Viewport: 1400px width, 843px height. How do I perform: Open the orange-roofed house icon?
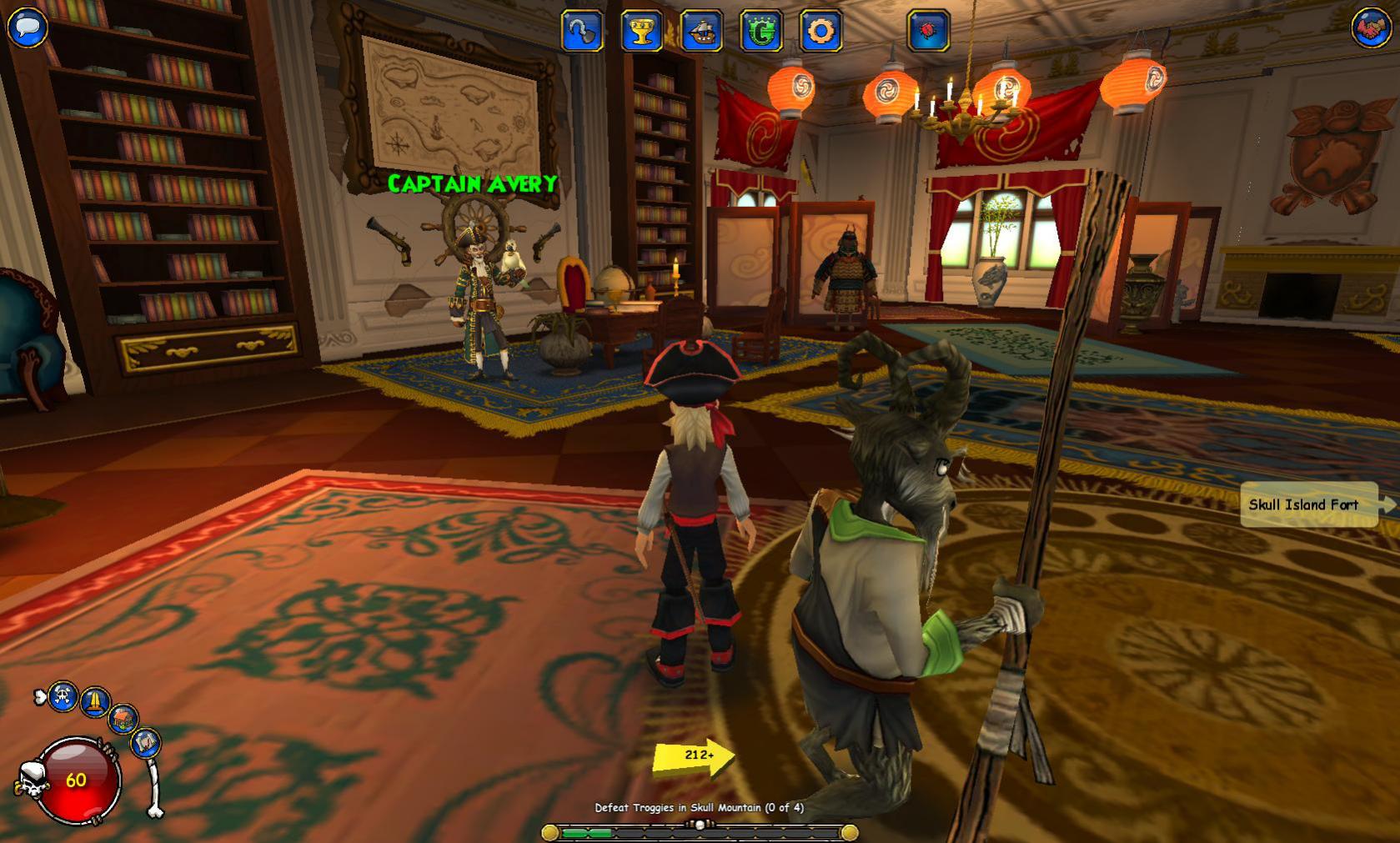click(x=123, y=717)
